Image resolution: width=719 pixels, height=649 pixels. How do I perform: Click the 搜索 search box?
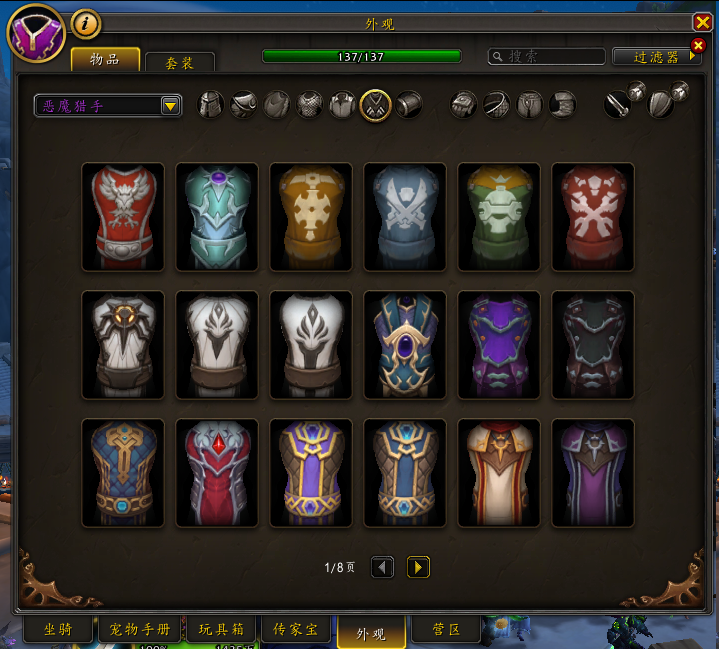(547, 57)
